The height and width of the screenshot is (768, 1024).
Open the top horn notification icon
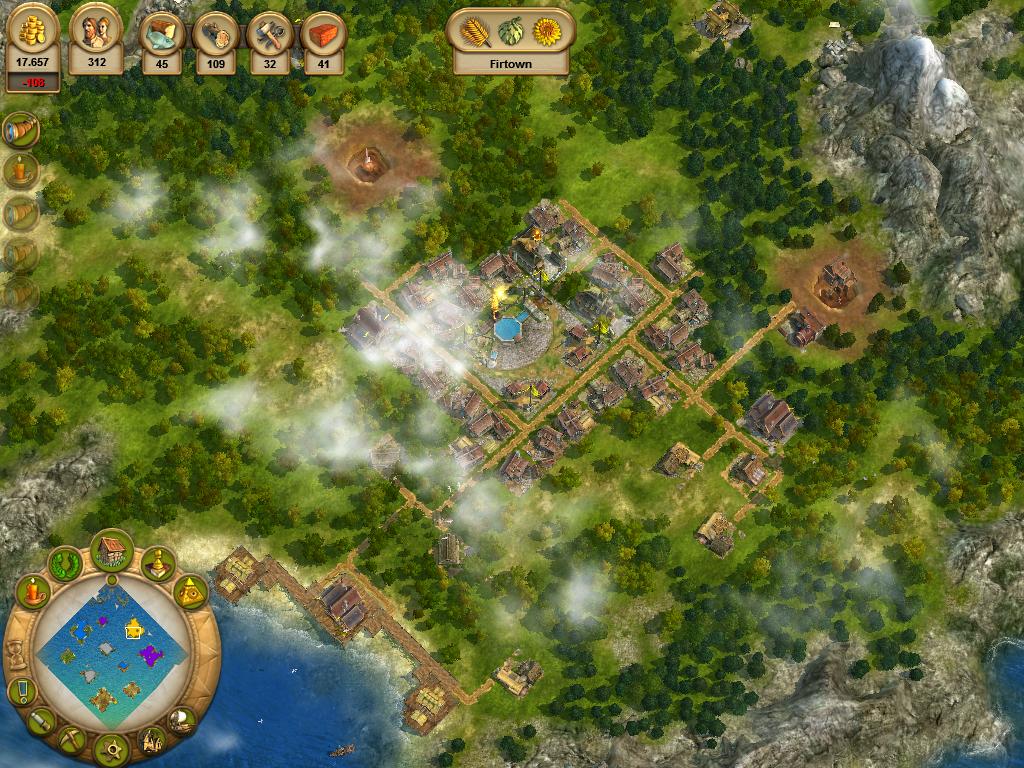pos(20,128)
